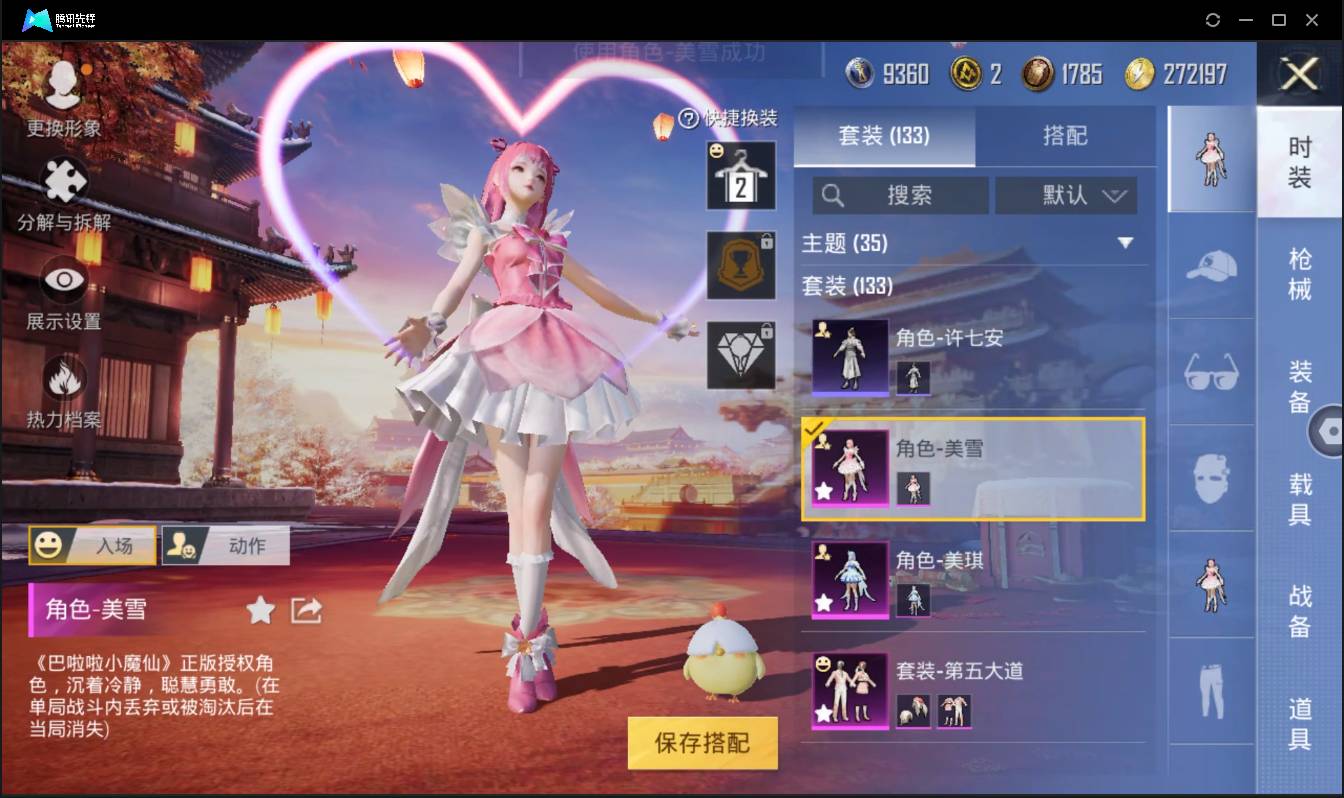Open the locked diamond quick-change slot

point(741,354)
